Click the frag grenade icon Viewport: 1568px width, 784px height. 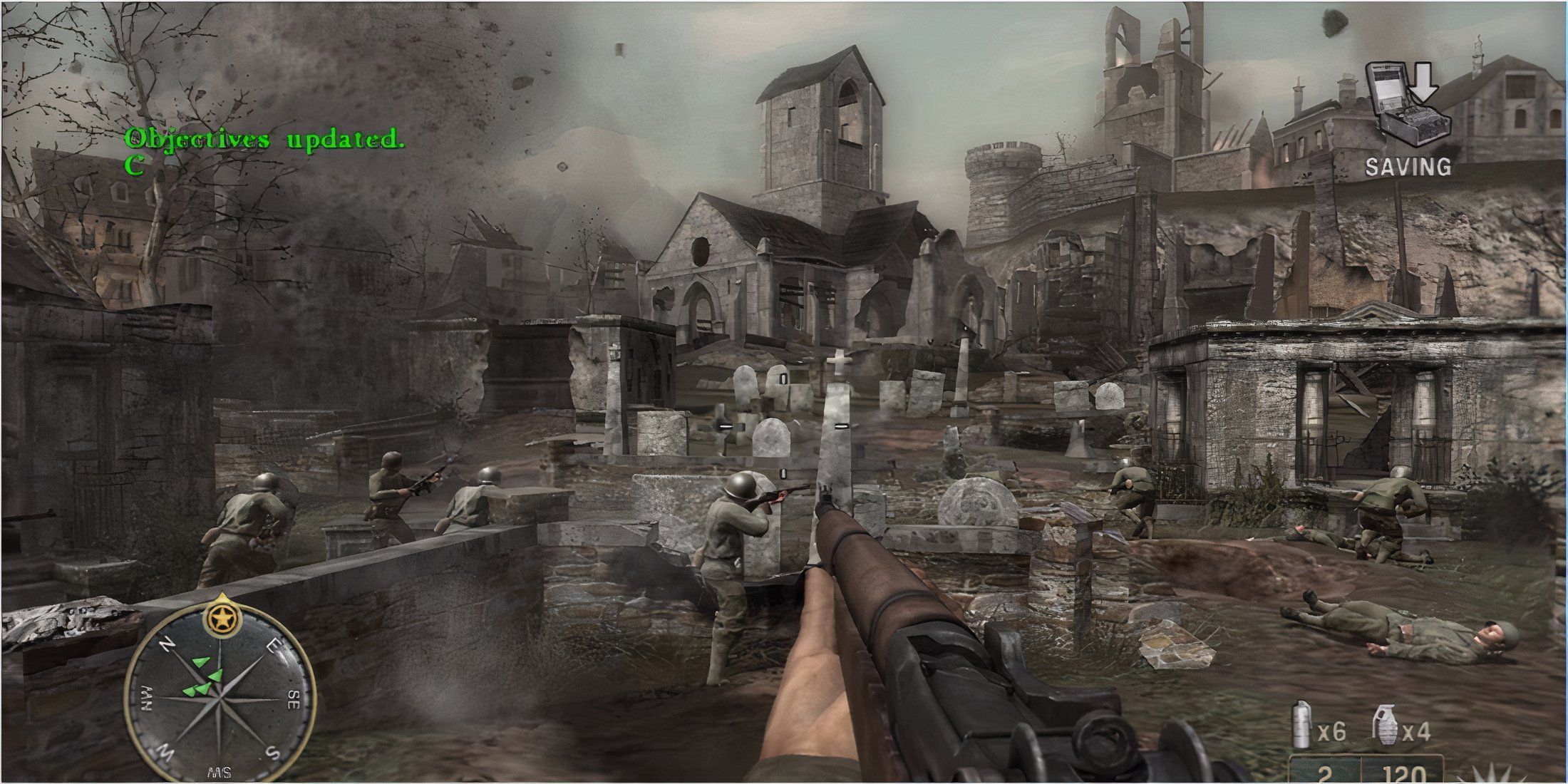(1386, 726)
